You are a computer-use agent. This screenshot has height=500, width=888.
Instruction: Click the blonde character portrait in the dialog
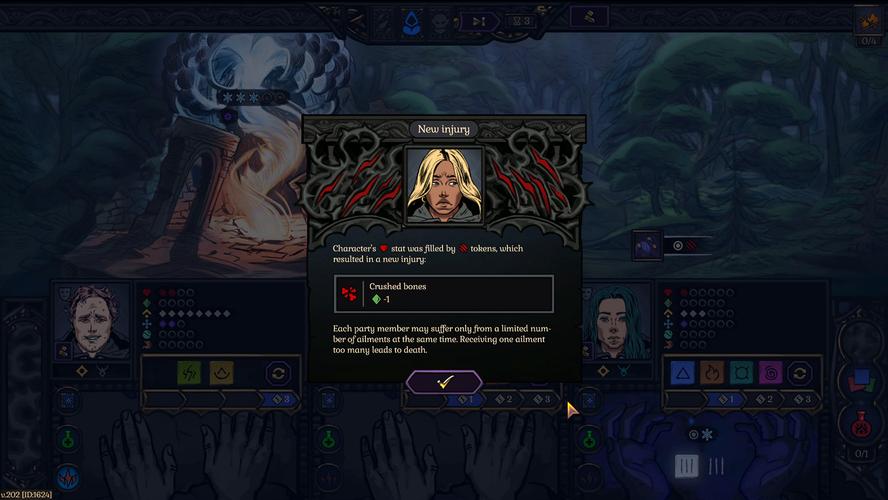pos(444,185)
